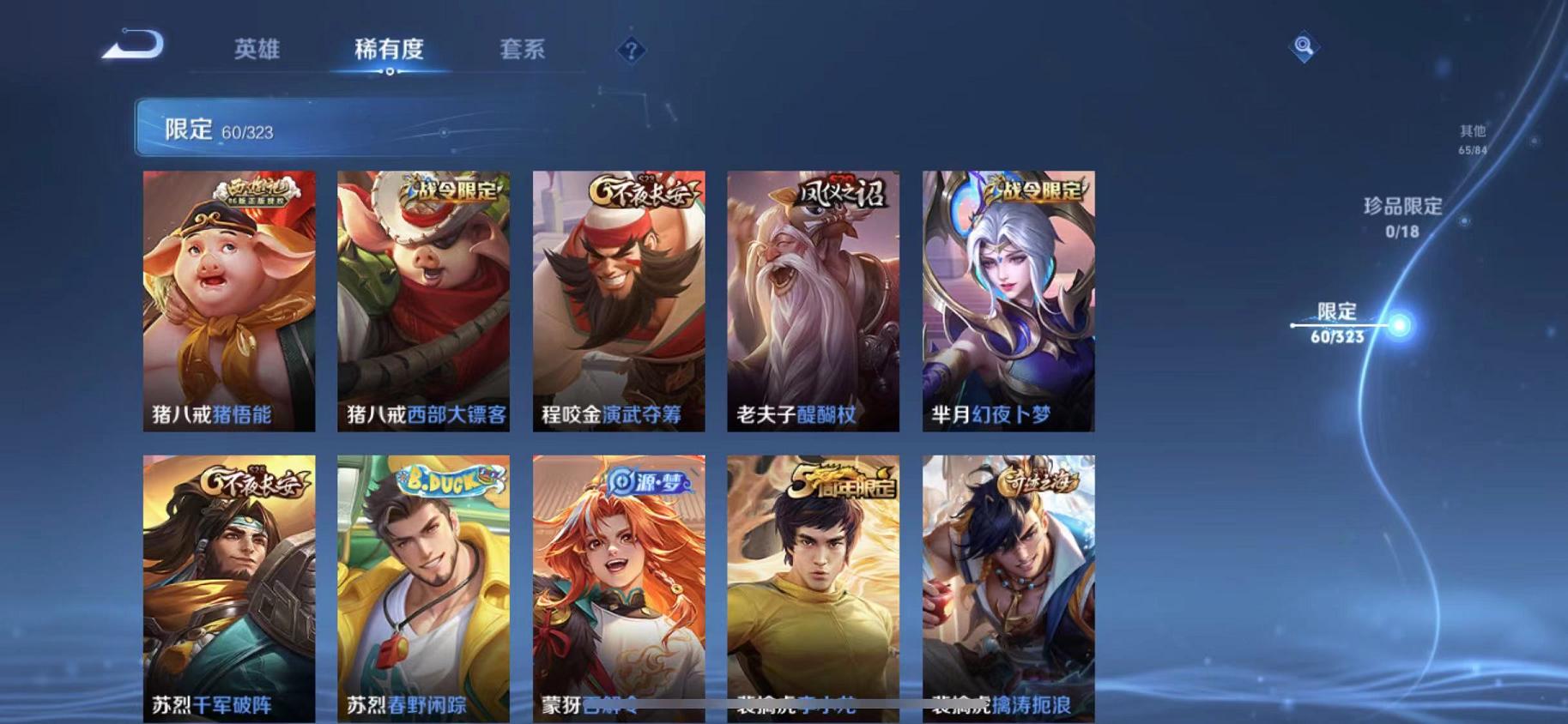Click the 不夜长安 badge on 程咬金 skin
Image resolution: width=1568 pixels, height=724 pixels.
tap(639, 193)
